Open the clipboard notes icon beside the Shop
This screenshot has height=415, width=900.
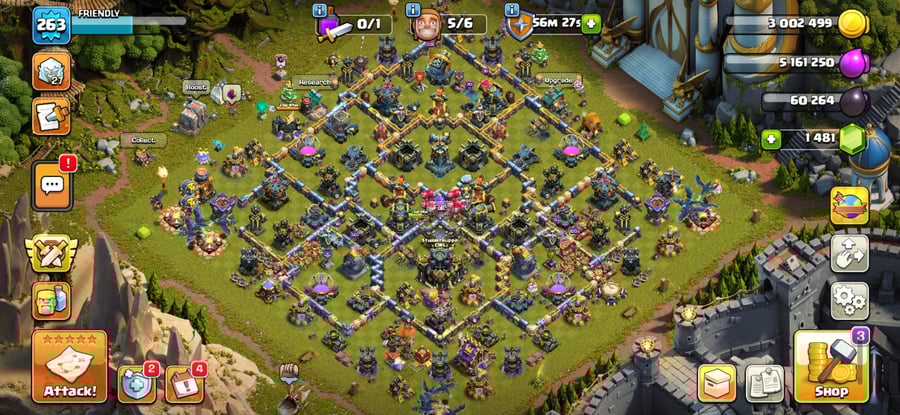coord(764,383)
